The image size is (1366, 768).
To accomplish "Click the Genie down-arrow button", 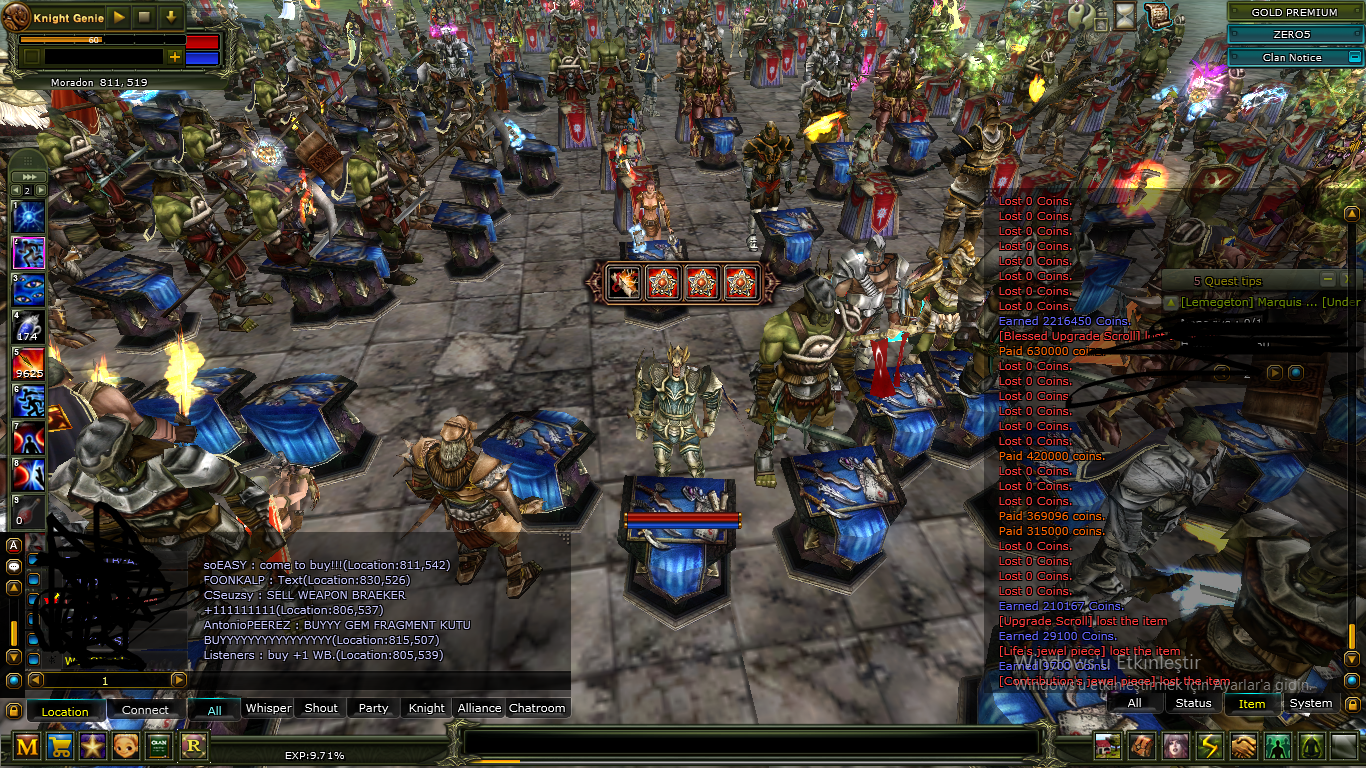I will click(171, 17).
